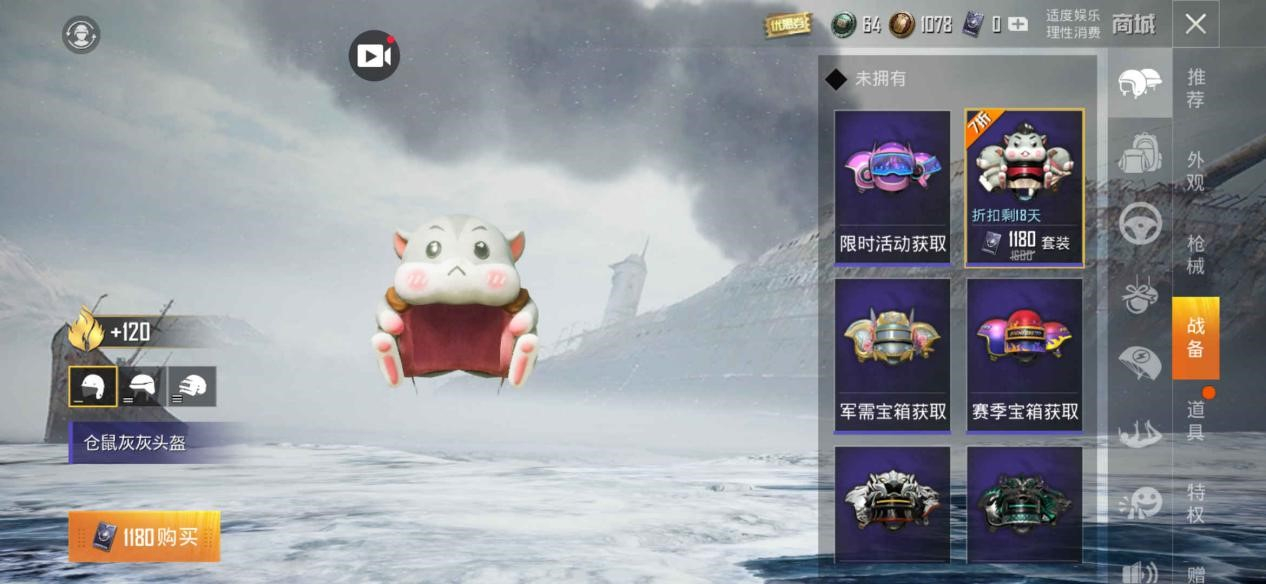Open the 外观 tab
Viewport: 1266px width, 584px height.
1195,171
